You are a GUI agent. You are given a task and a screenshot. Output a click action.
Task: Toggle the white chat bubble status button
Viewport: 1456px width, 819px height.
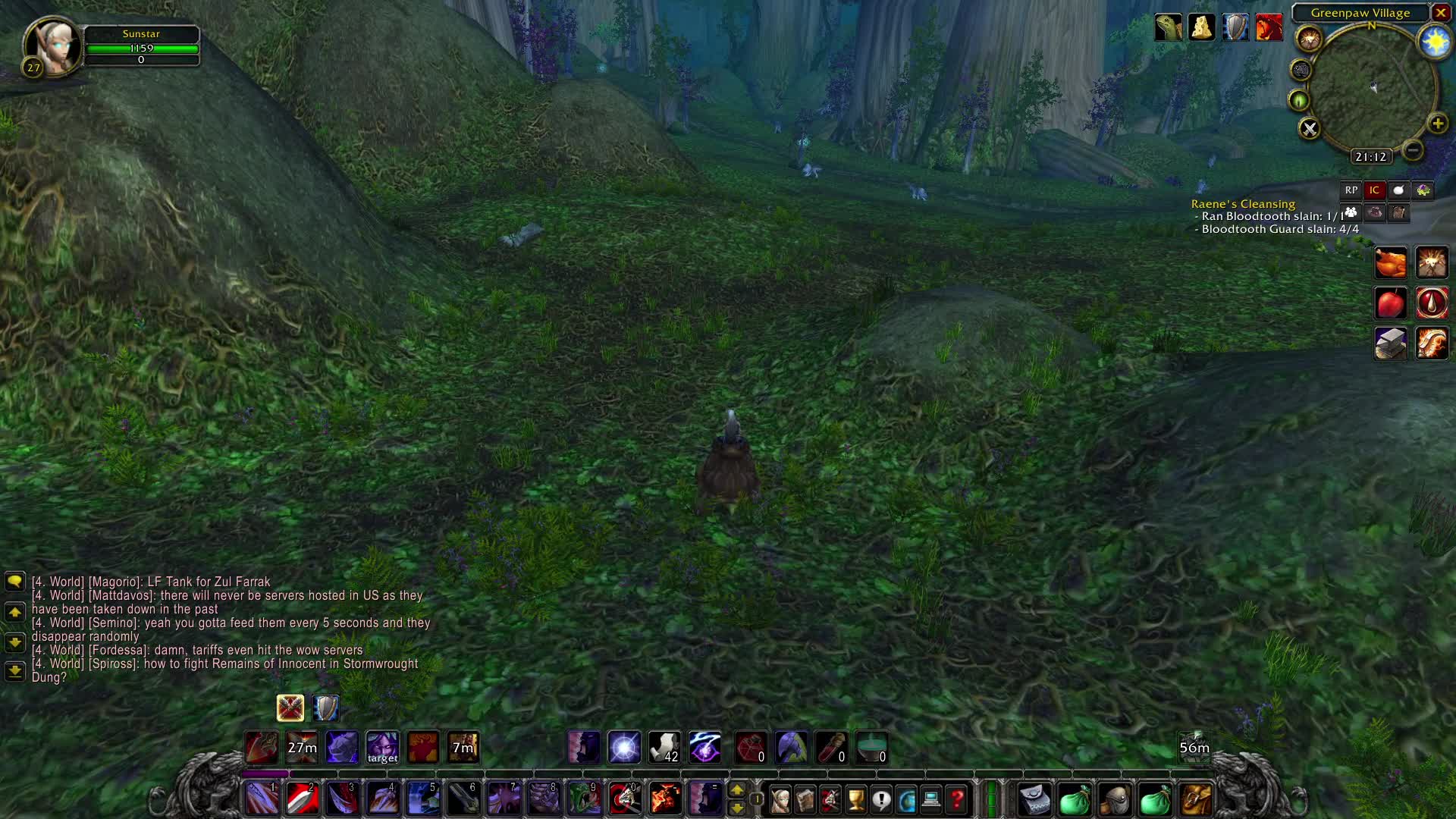[x=1399, y=190]
